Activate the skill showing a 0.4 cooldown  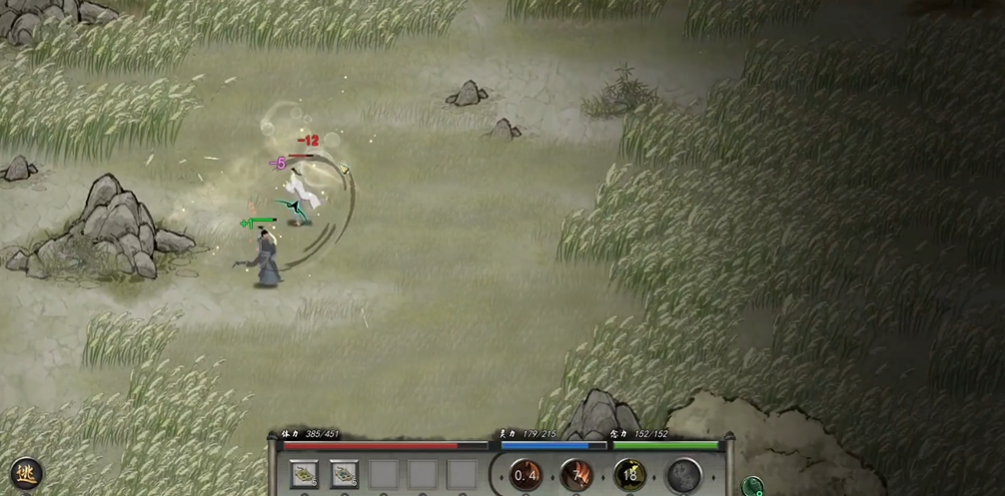526,475
